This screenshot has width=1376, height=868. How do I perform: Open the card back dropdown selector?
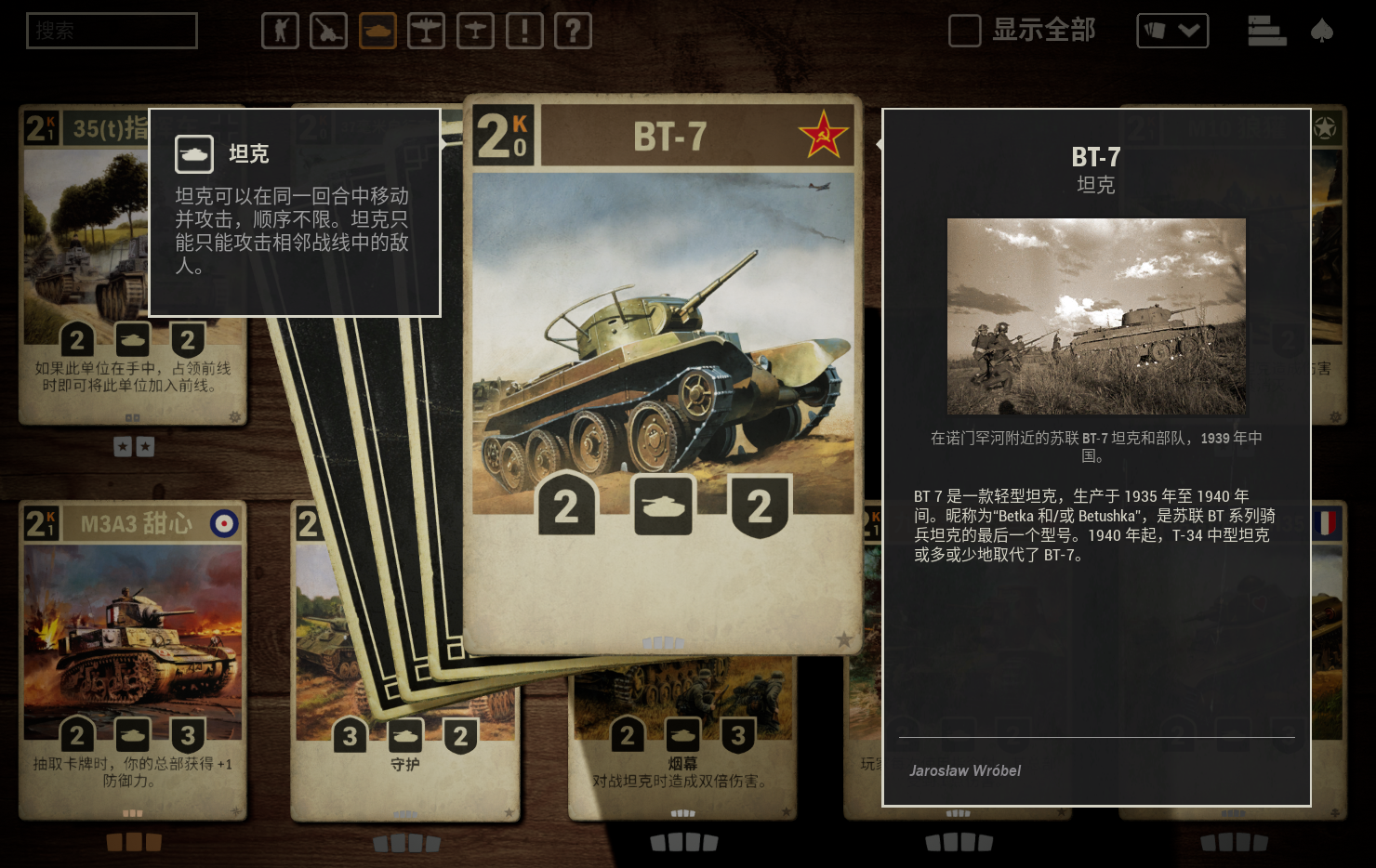coord(1172,31)
